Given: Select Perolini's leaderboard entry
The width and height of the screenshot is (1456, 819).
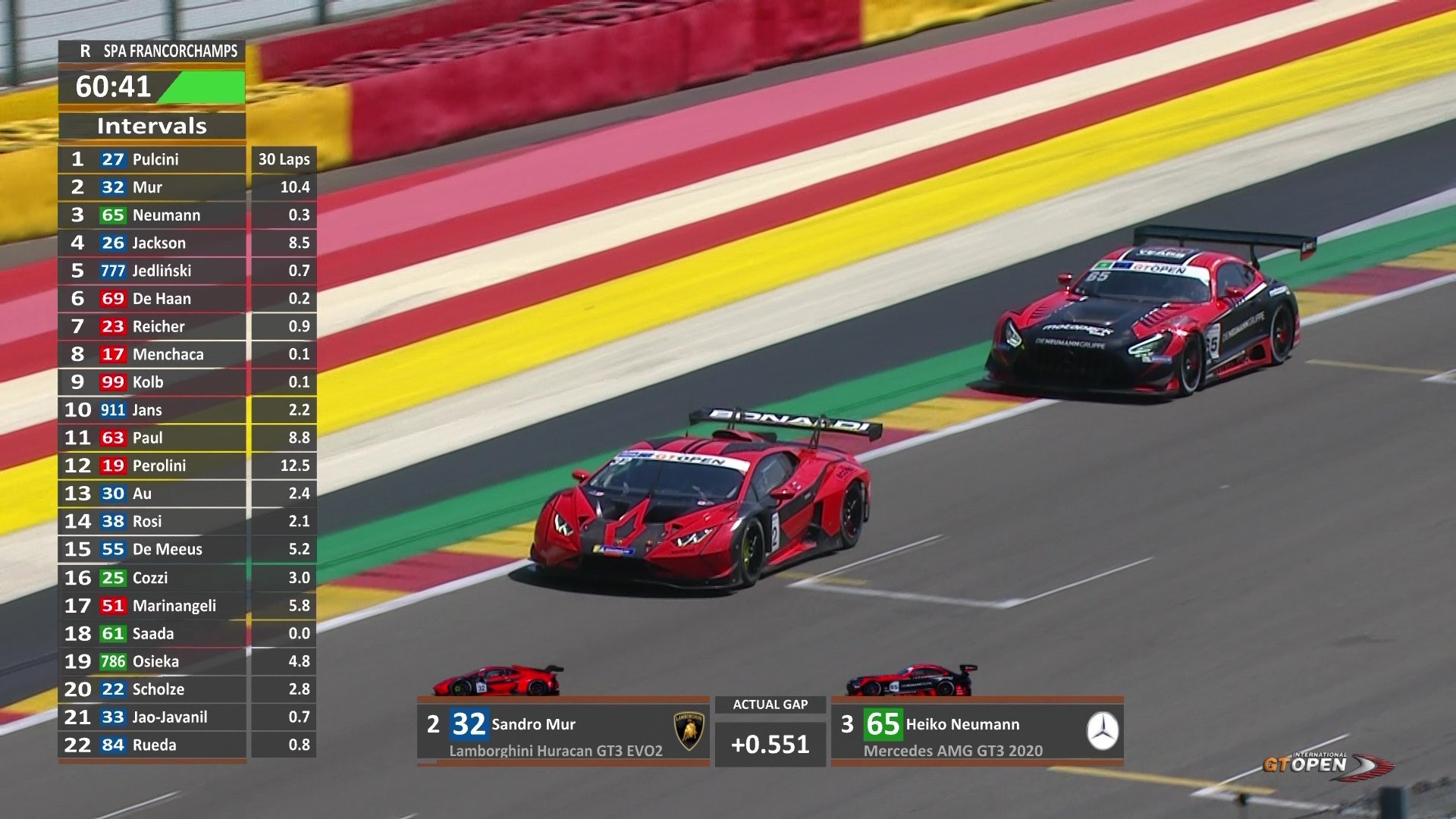Looking at the screenshot, I should 152,466.
